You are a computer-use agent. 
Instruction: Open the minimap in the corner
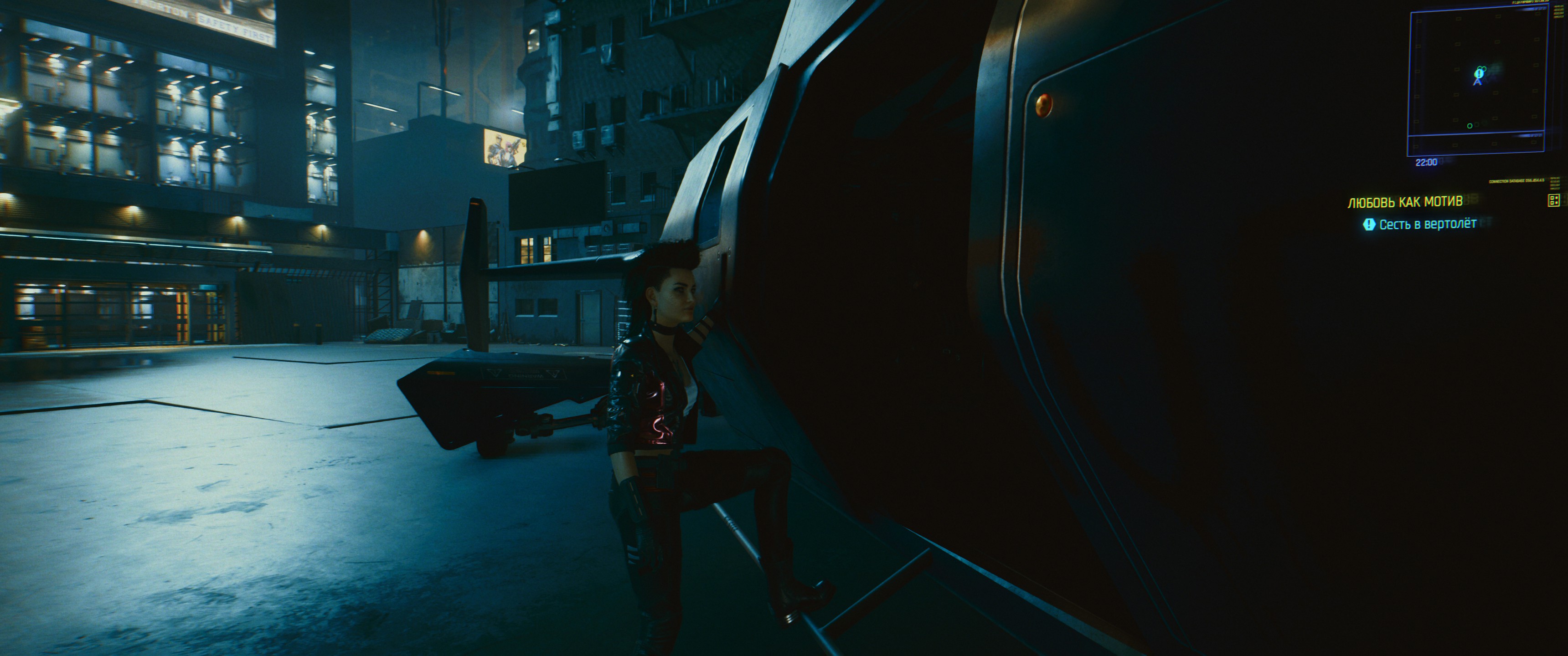pyautogui.click(x=1477, y=82)
